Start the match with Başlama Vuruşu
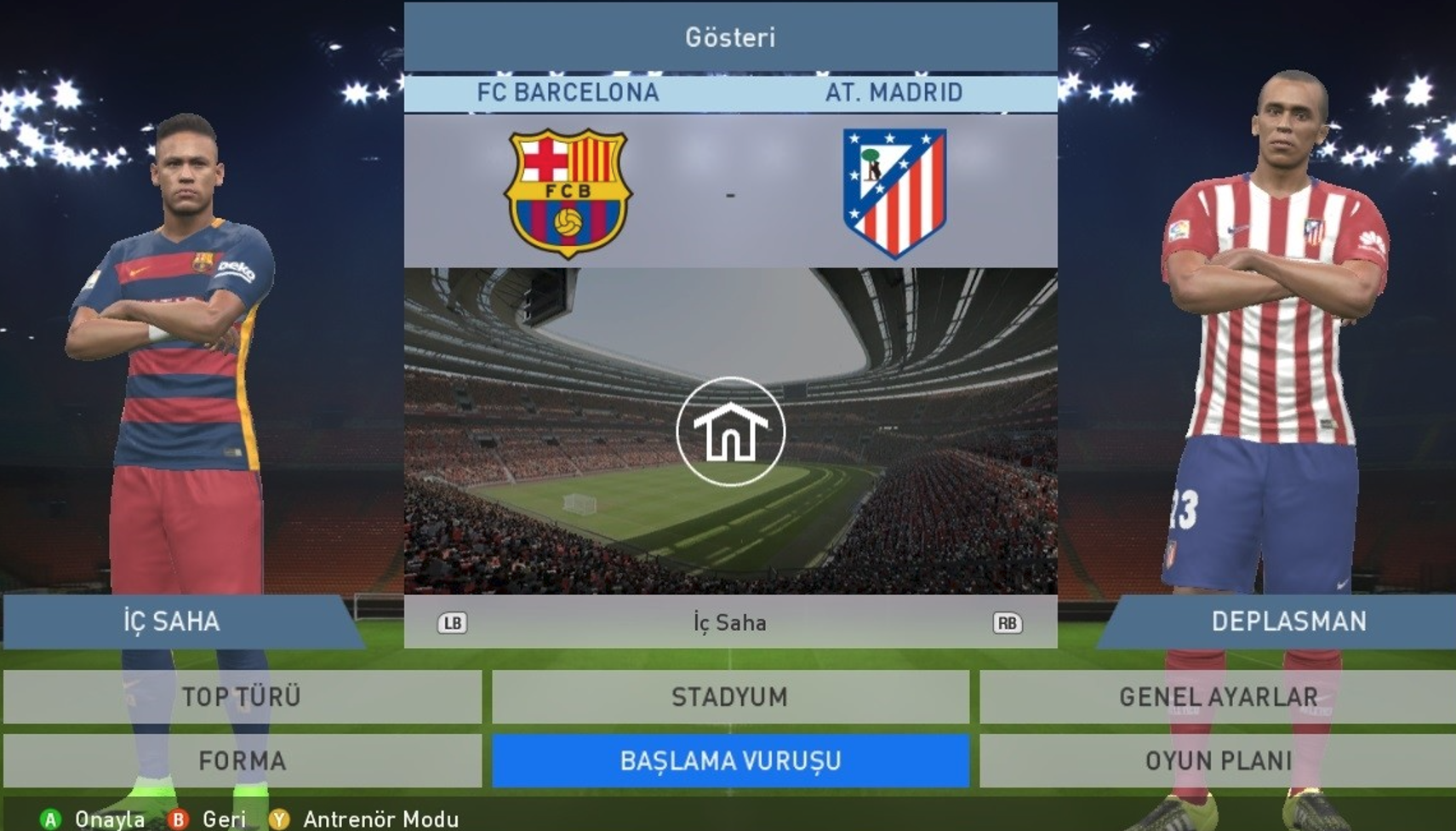The image size is (1456, 831). [x=730, y=760]
